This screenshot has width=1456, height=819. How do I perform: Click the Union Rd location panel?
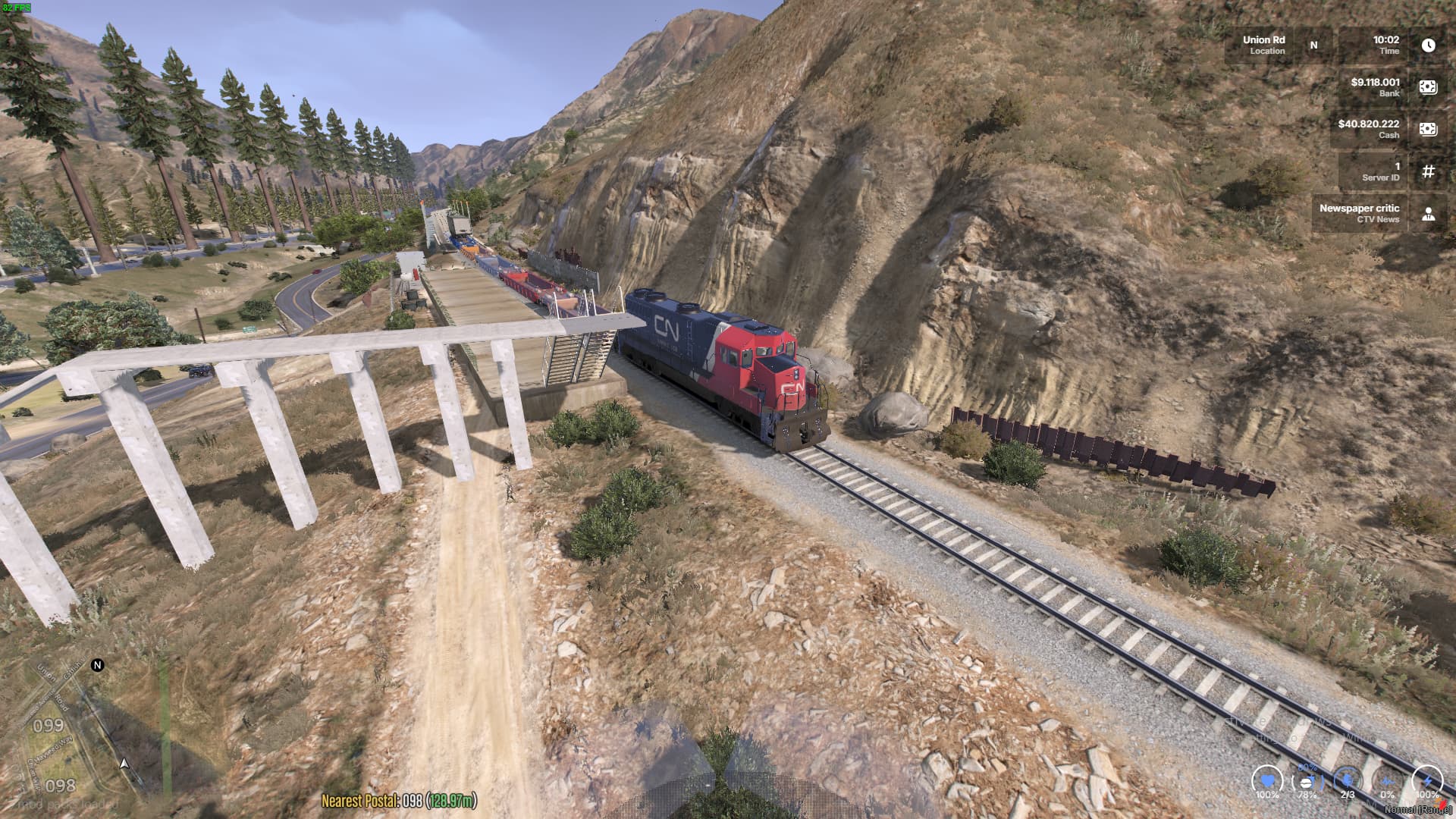(1264, 45)
